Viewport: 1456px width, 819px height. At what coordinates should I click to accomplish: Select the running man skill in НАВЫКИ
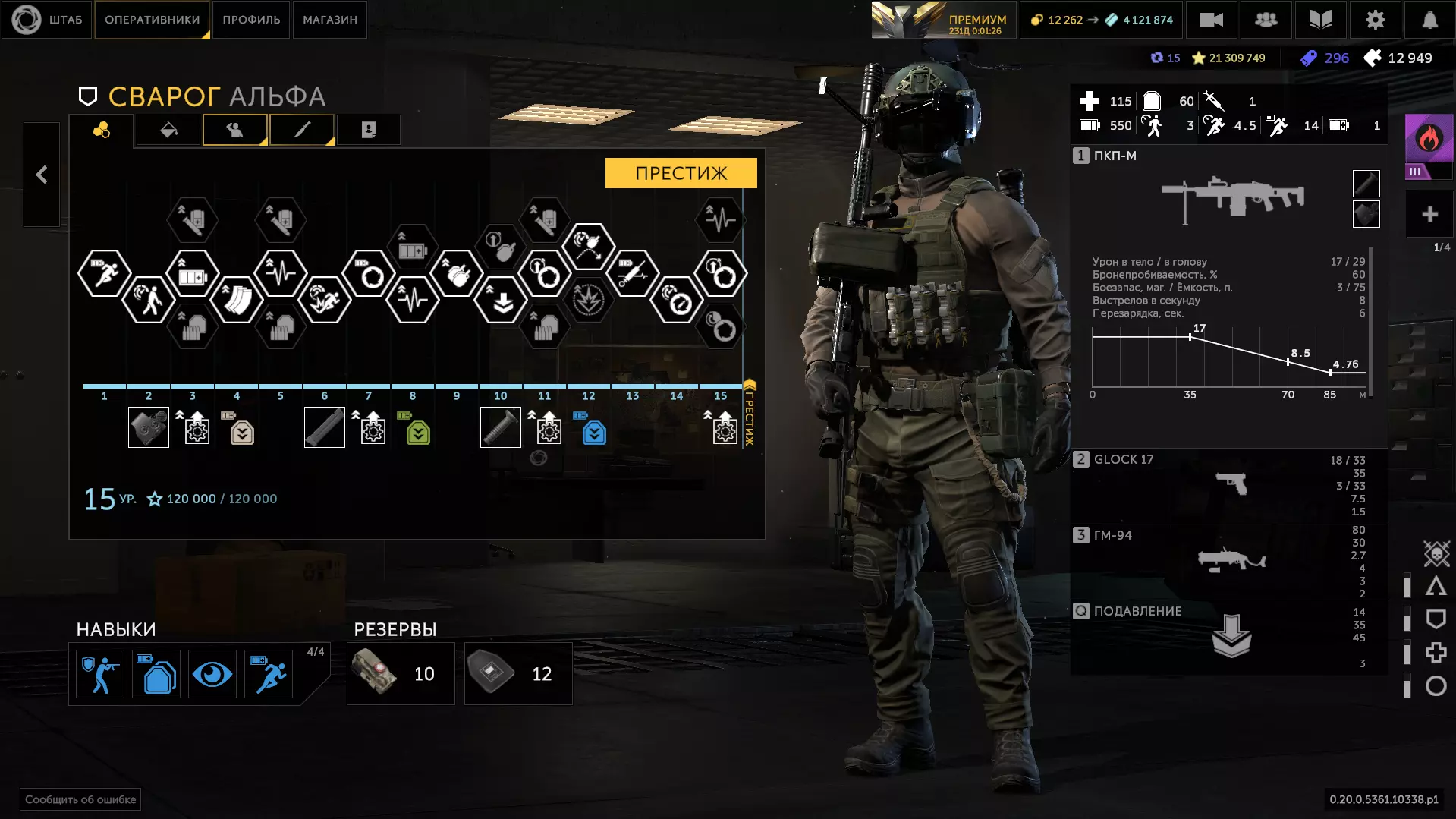pyautogui.click(x=269, y=674)
